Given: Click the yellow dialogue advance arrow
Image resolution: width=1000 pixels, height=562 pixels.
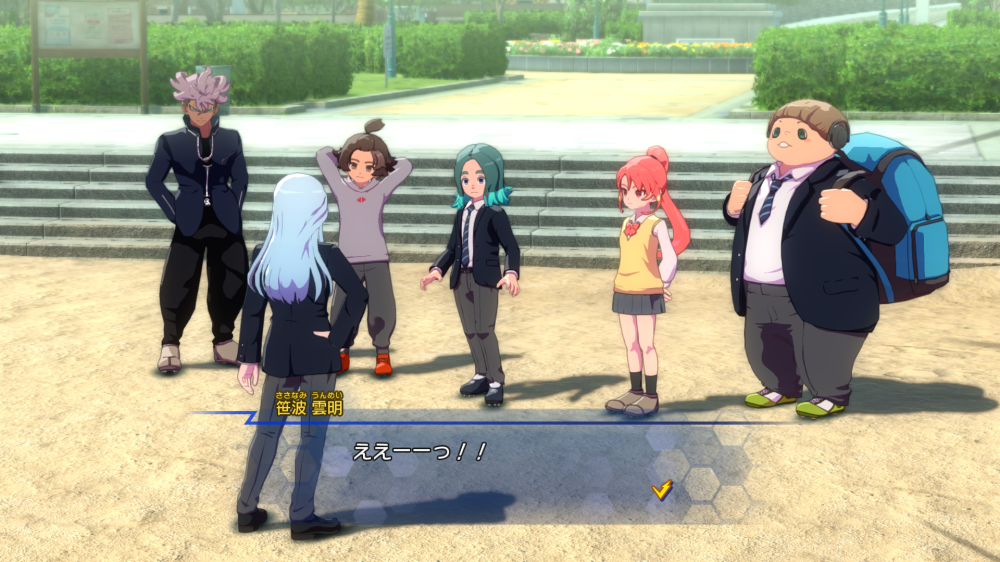Looking at the screenshot, I should click(x=661, y=489).
